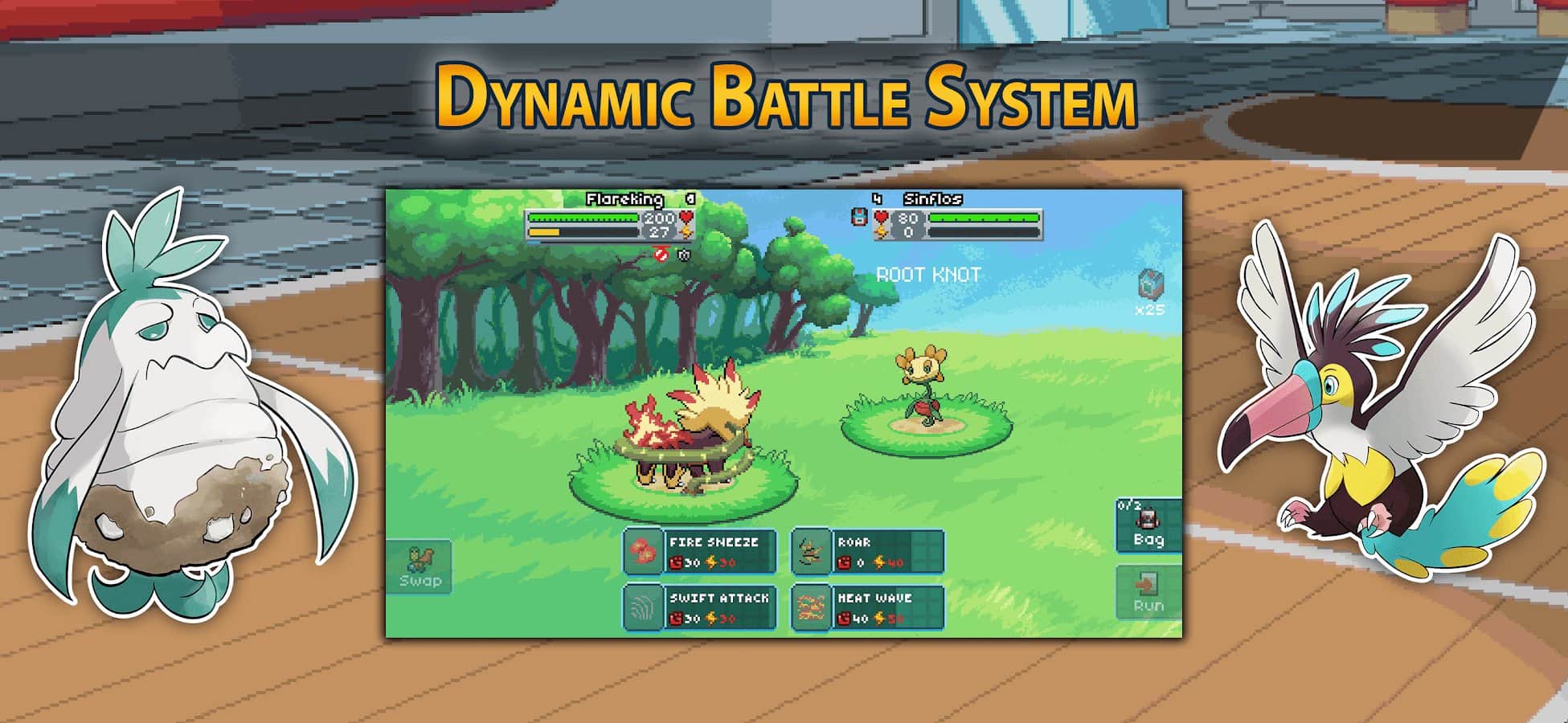Select the Roar move
Viewport: 1568px width, 723px height.
point(867,551)
